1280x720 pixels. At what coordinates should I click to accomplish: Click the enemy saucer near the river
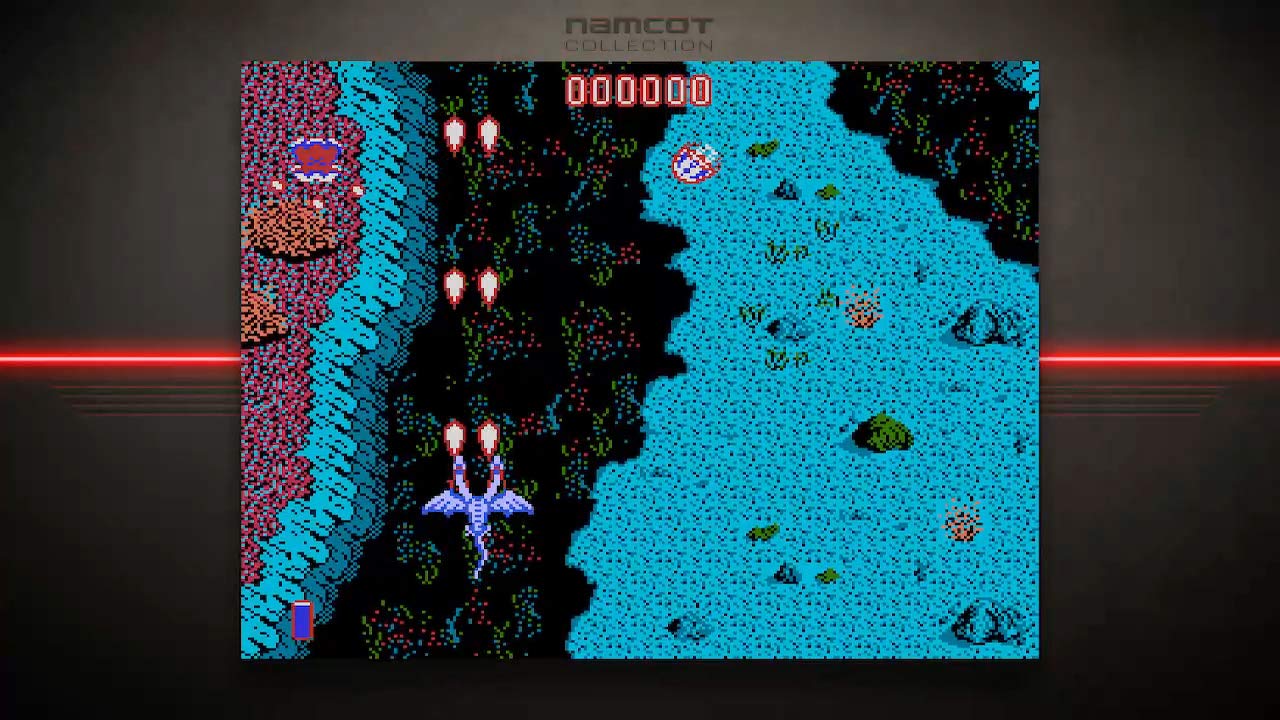[x=694, y=163]
